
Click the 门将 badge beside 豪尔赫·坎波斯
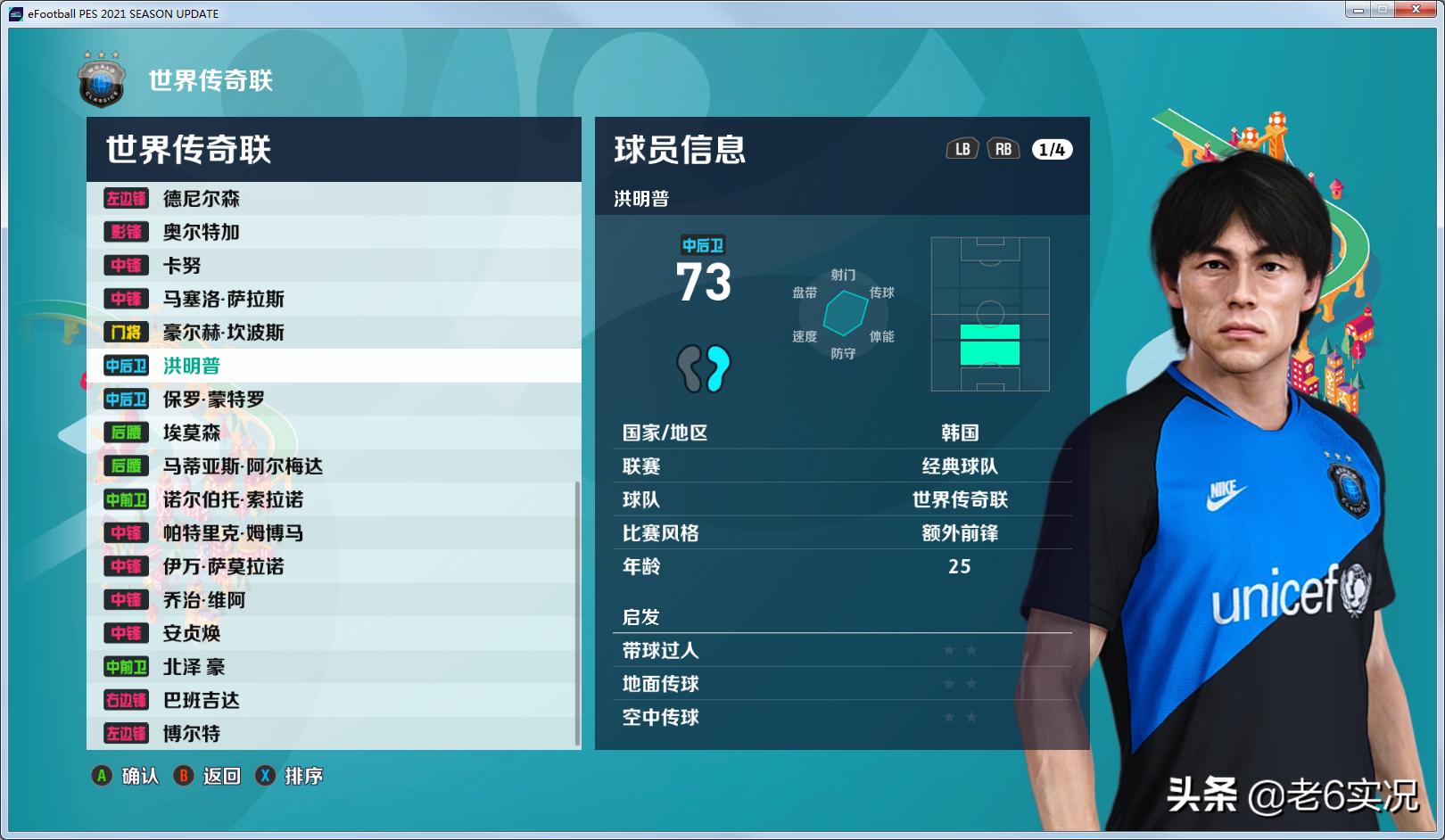pyautogui.click(x=126, y=333)
